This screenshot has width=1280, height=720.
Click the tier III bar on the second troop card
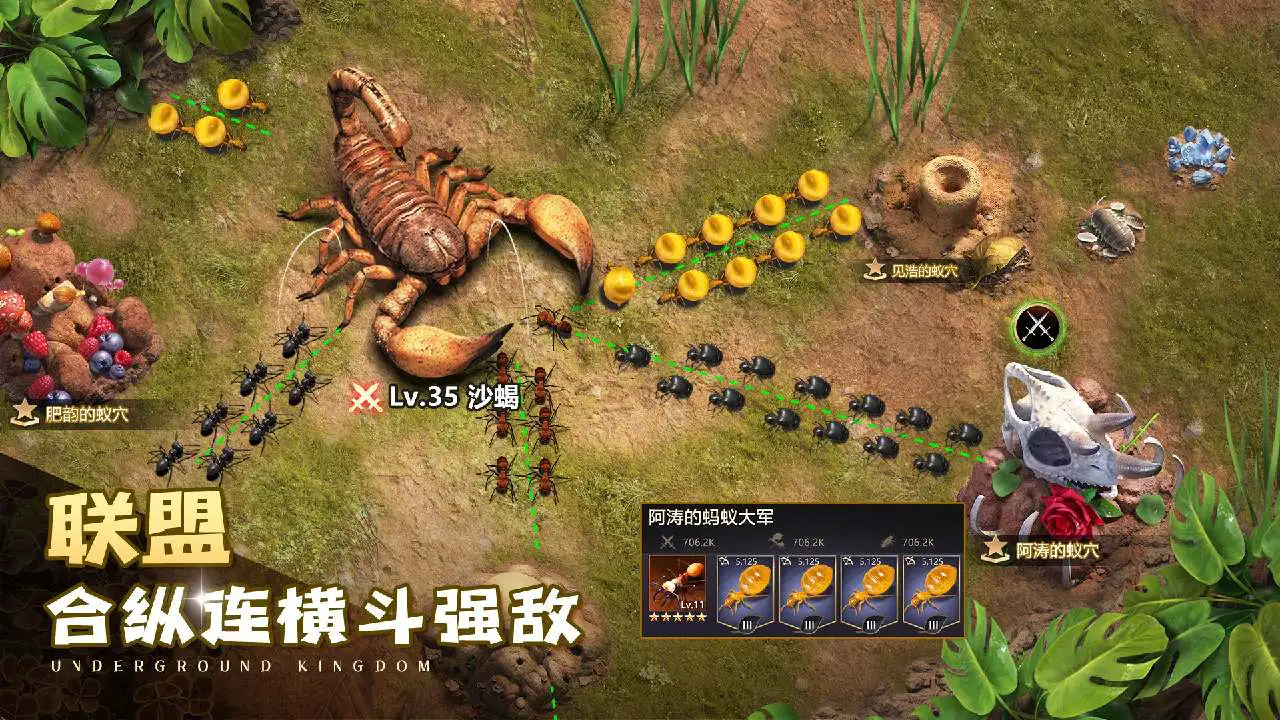point(809,626)
